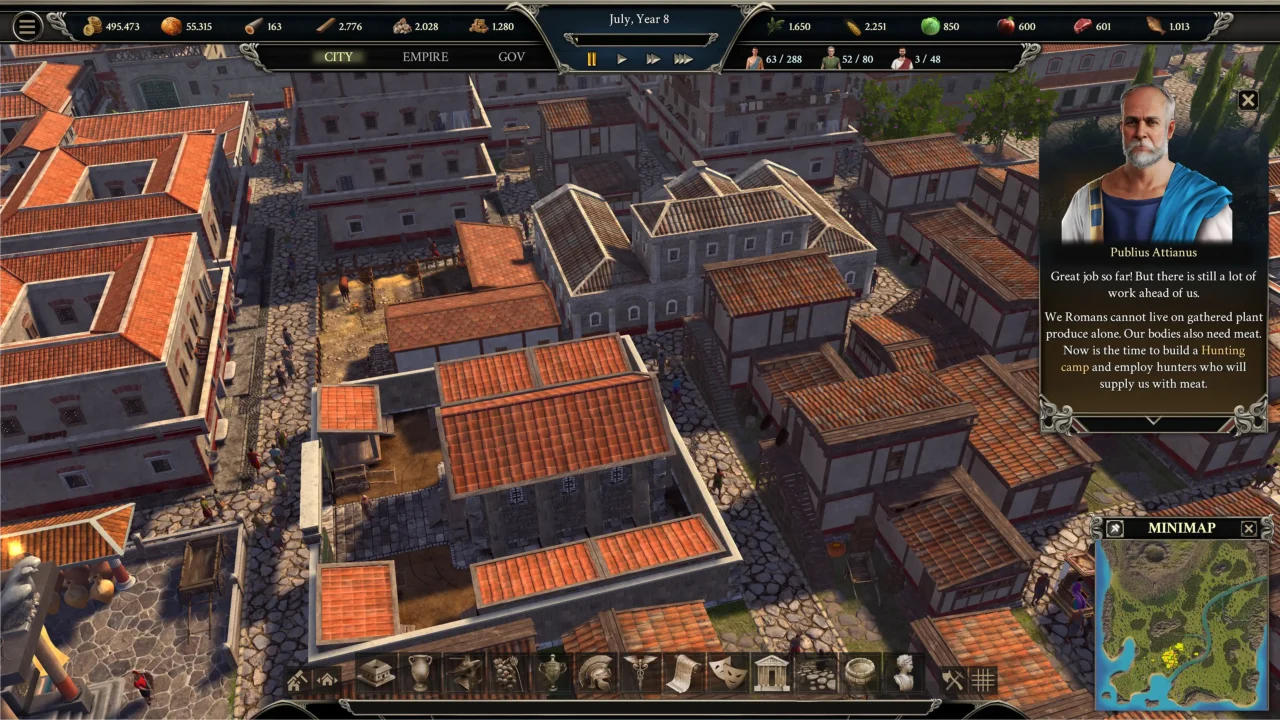Viewport: 1280px width, 720px height.
Task: Adjust the timeline bar under July Year 8
Action: click(640, 39)
